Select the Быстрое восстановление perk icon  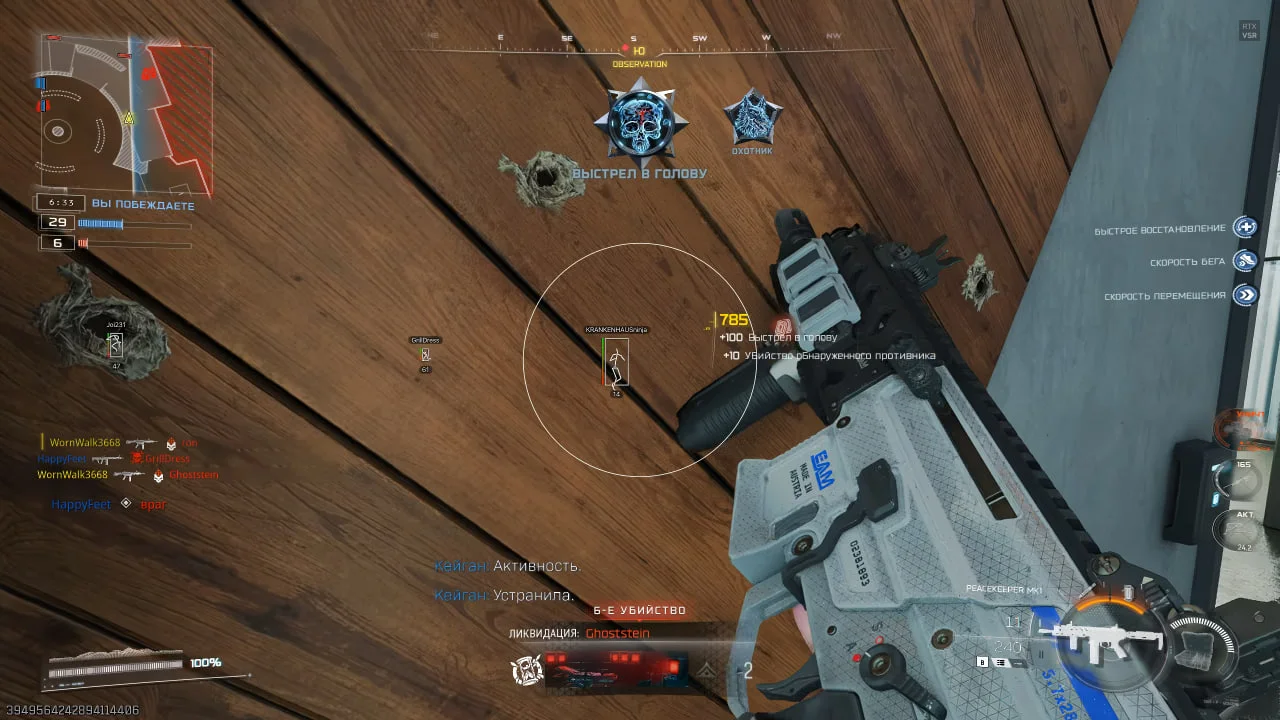[x=1245, y=228]
